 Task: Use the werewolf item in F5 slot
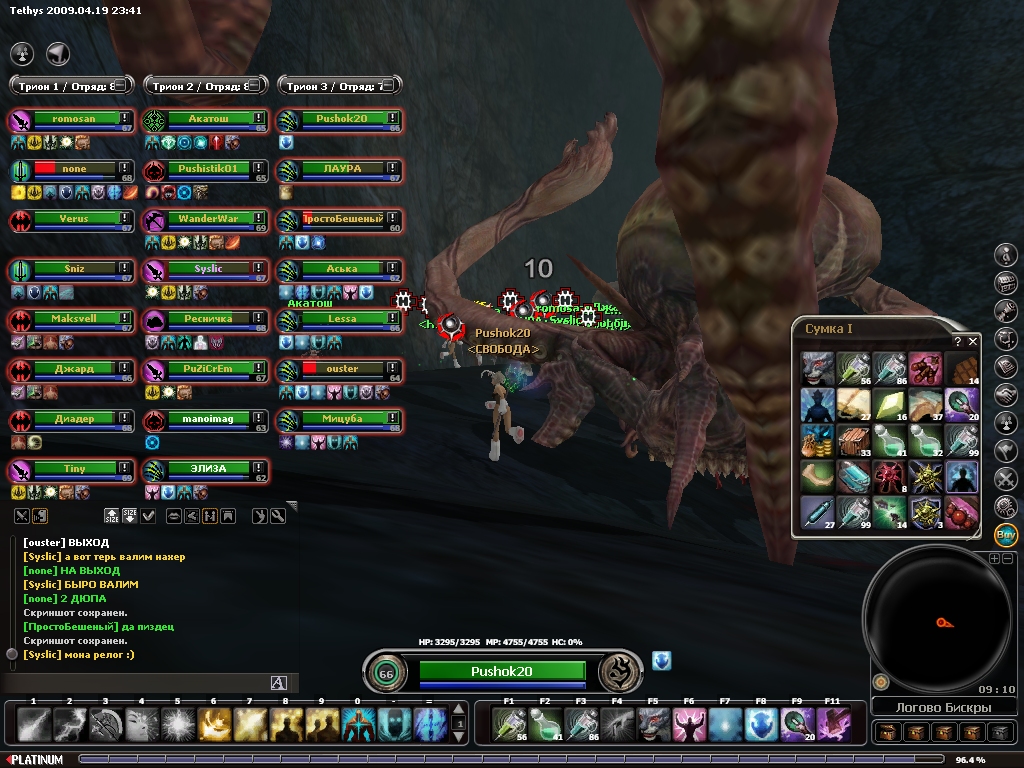coord(653,723)
